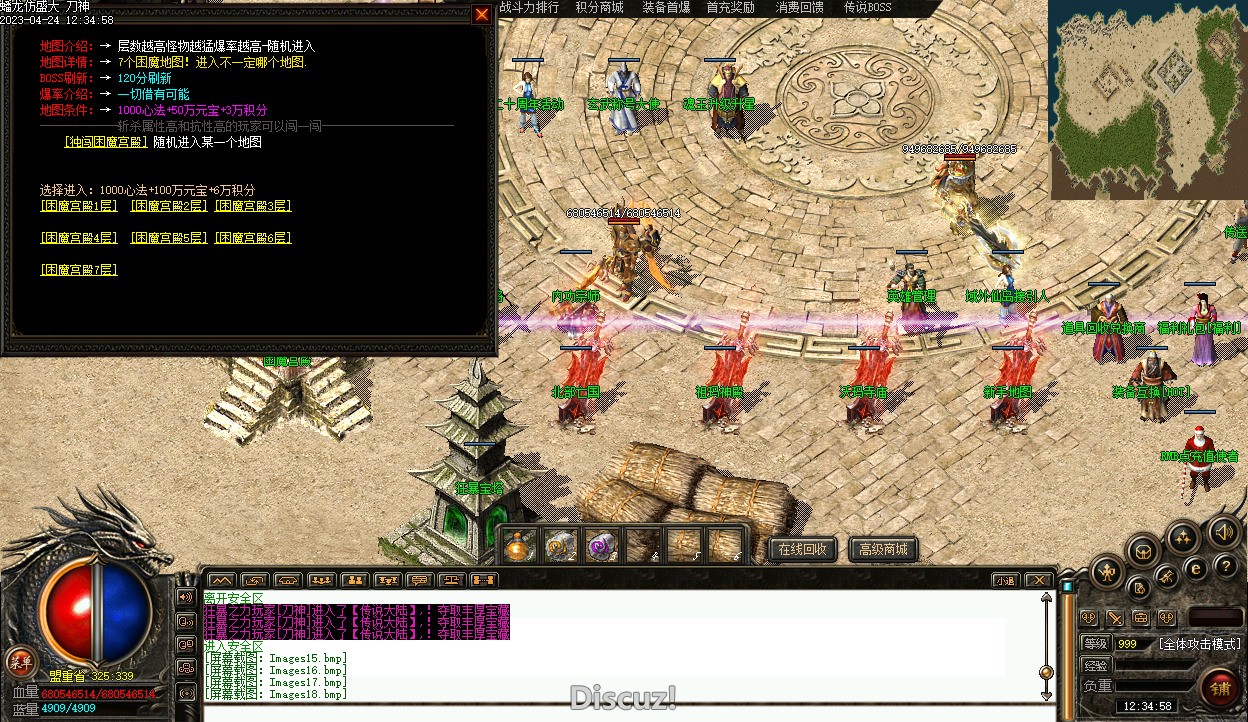Open the round 铺 shop button

[x=1221, y=688]
